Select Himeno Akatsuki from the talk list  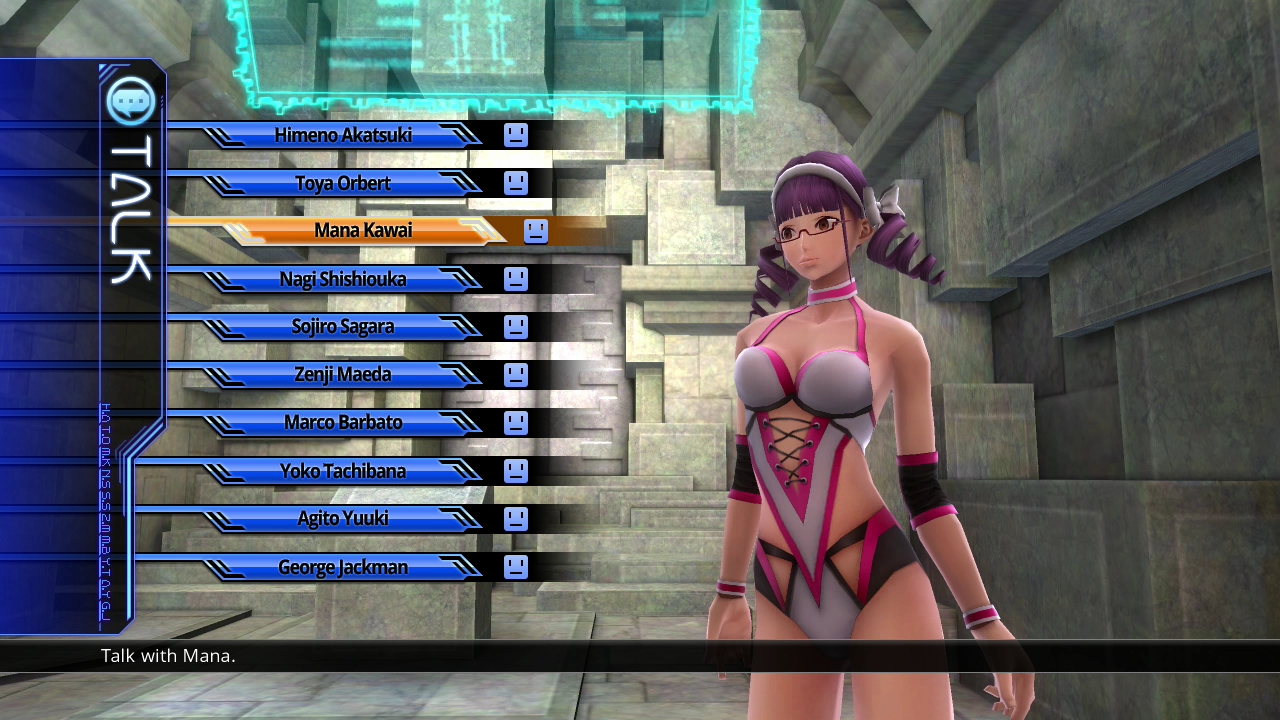343,135
